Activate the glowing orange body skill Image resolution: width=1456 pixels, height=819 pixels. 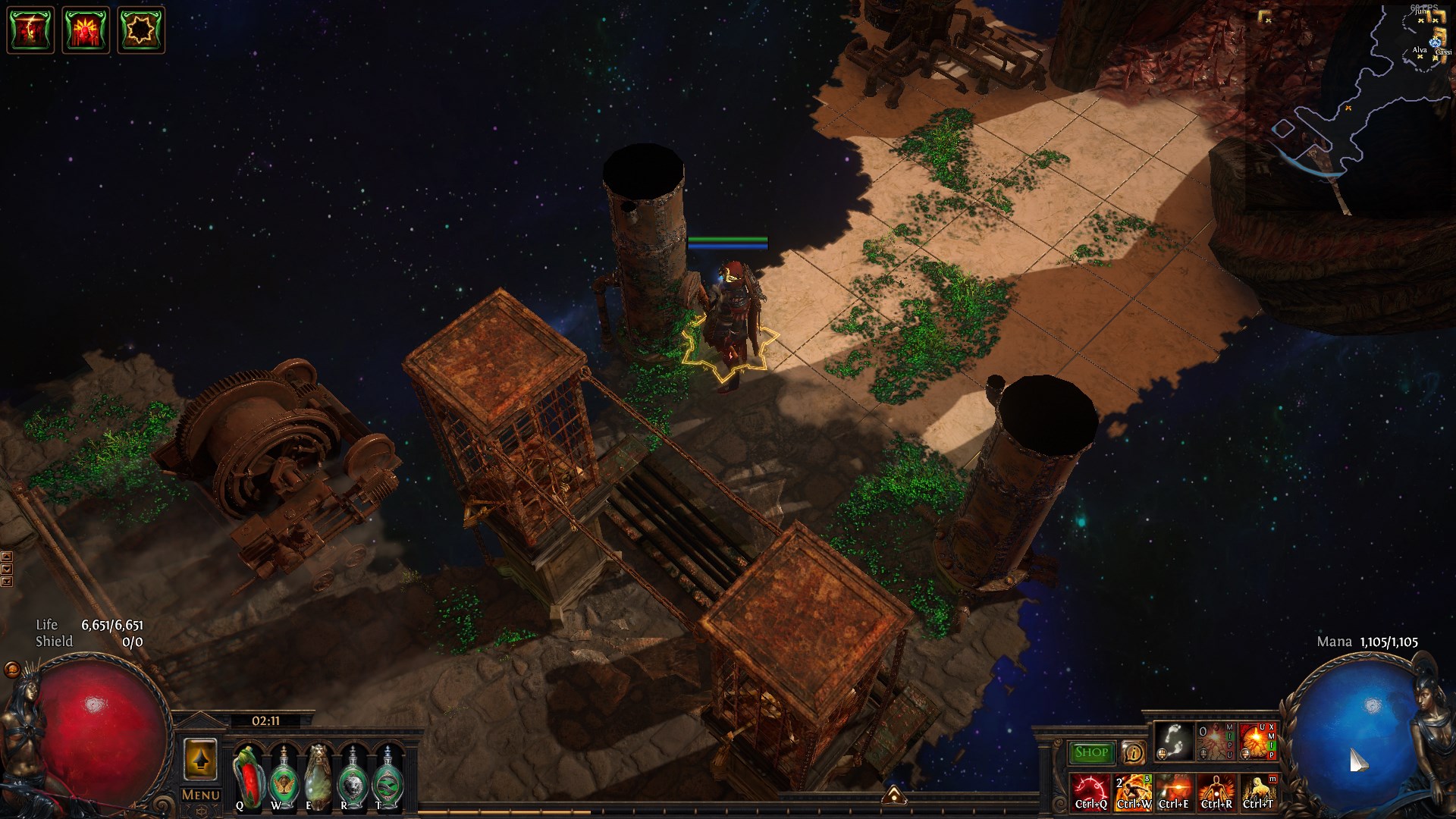(x=1216, y=792)
